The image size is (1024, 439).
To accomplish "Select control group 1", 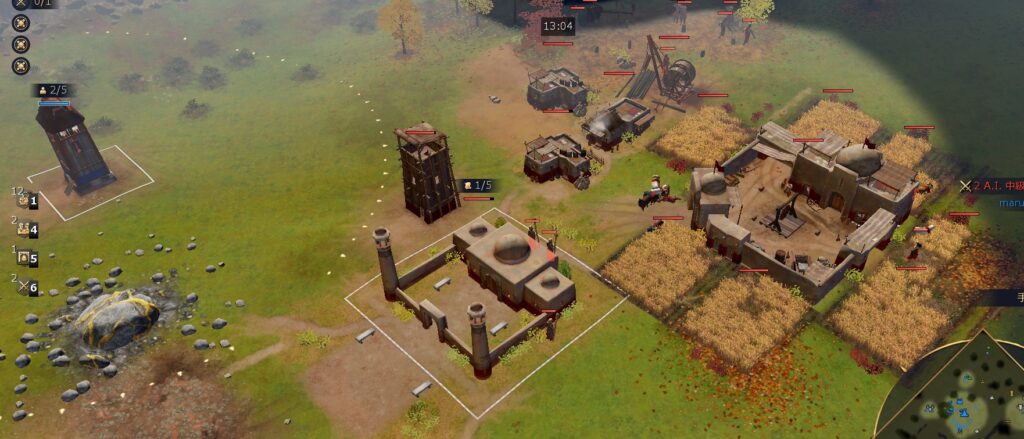I will click(x=26, y=201).
